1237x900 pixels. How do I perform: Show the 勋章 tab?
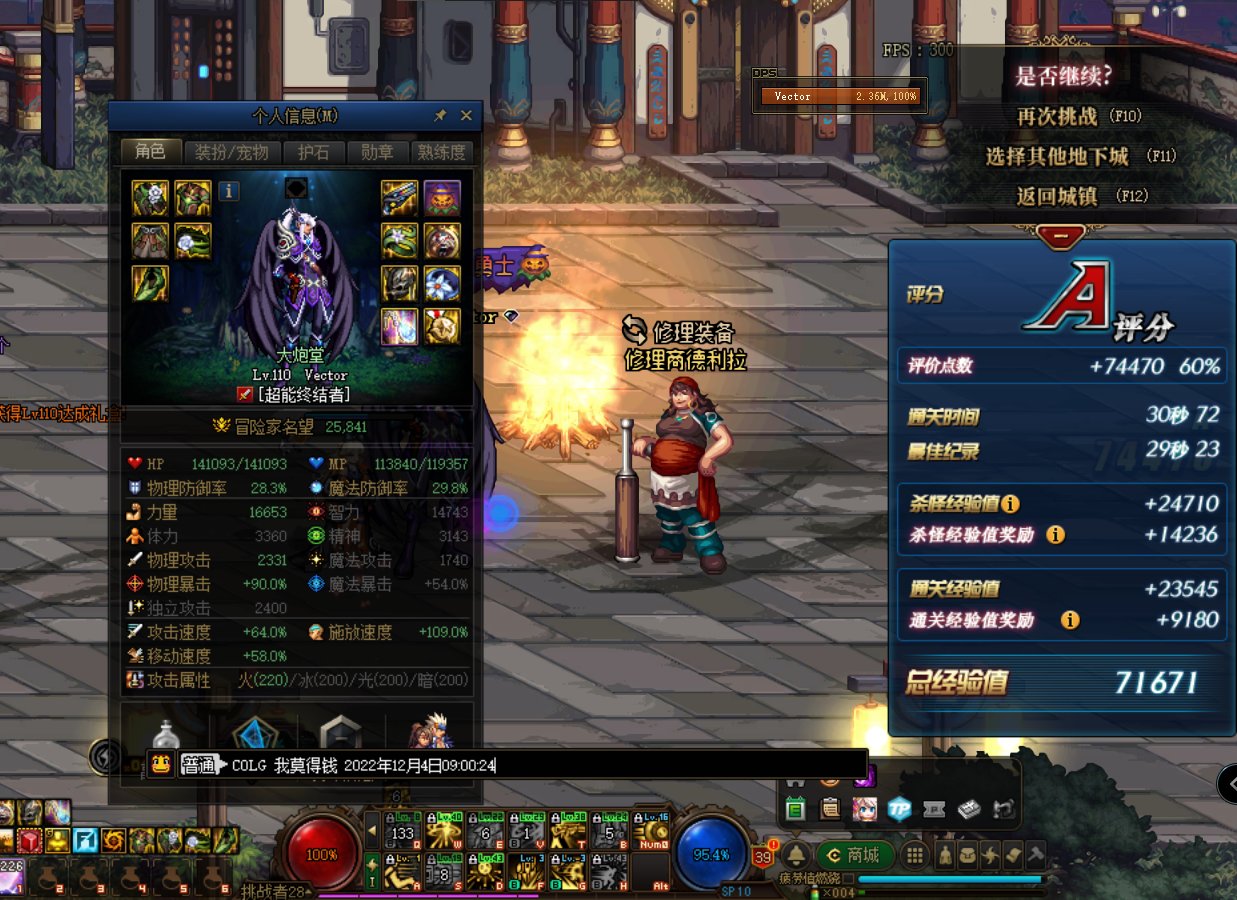click(377, 152)
